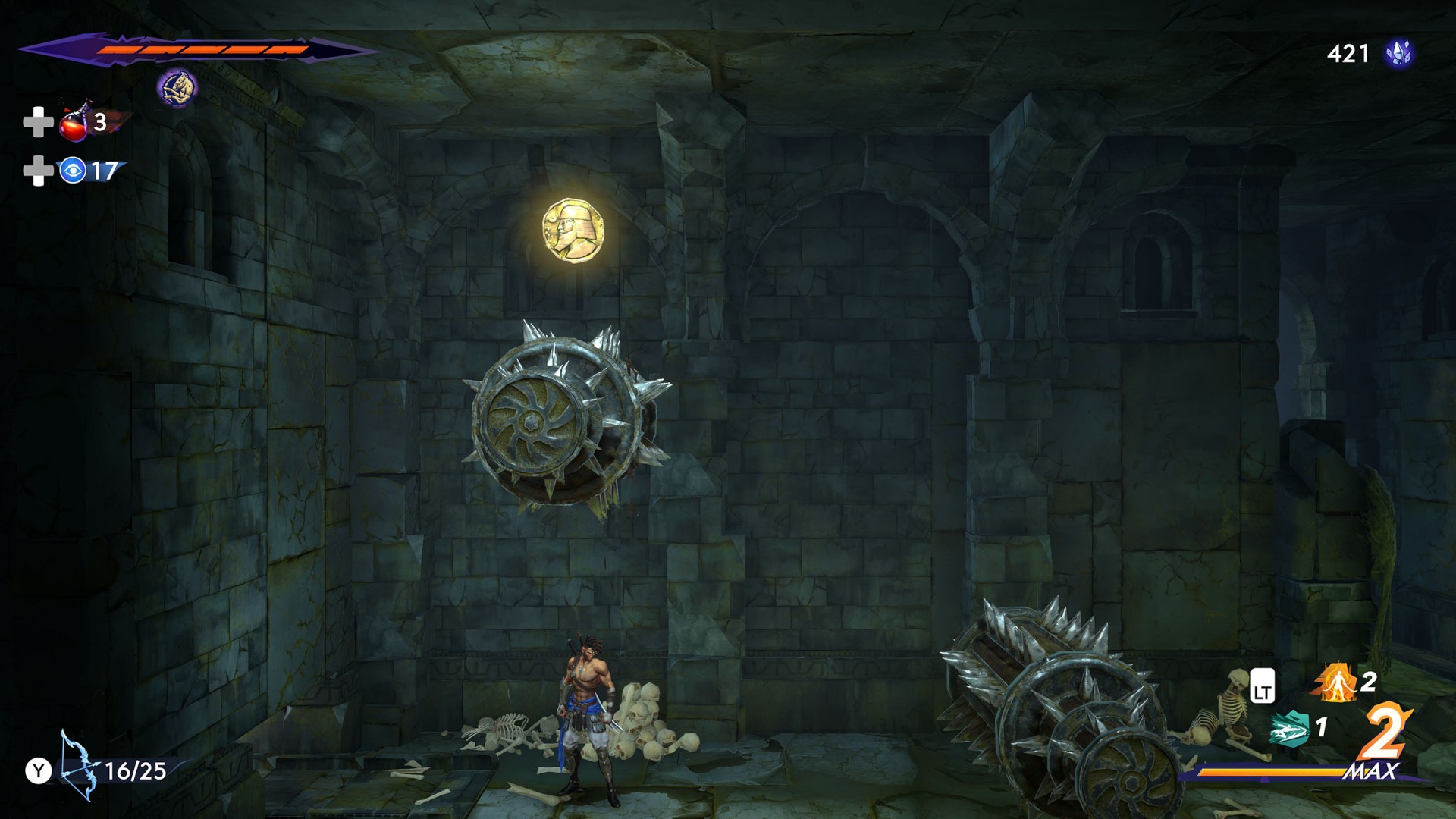Screen dimensions: 1456x819
Task: Select the blue eye memory shard icon
Action: tap(73, 171)
